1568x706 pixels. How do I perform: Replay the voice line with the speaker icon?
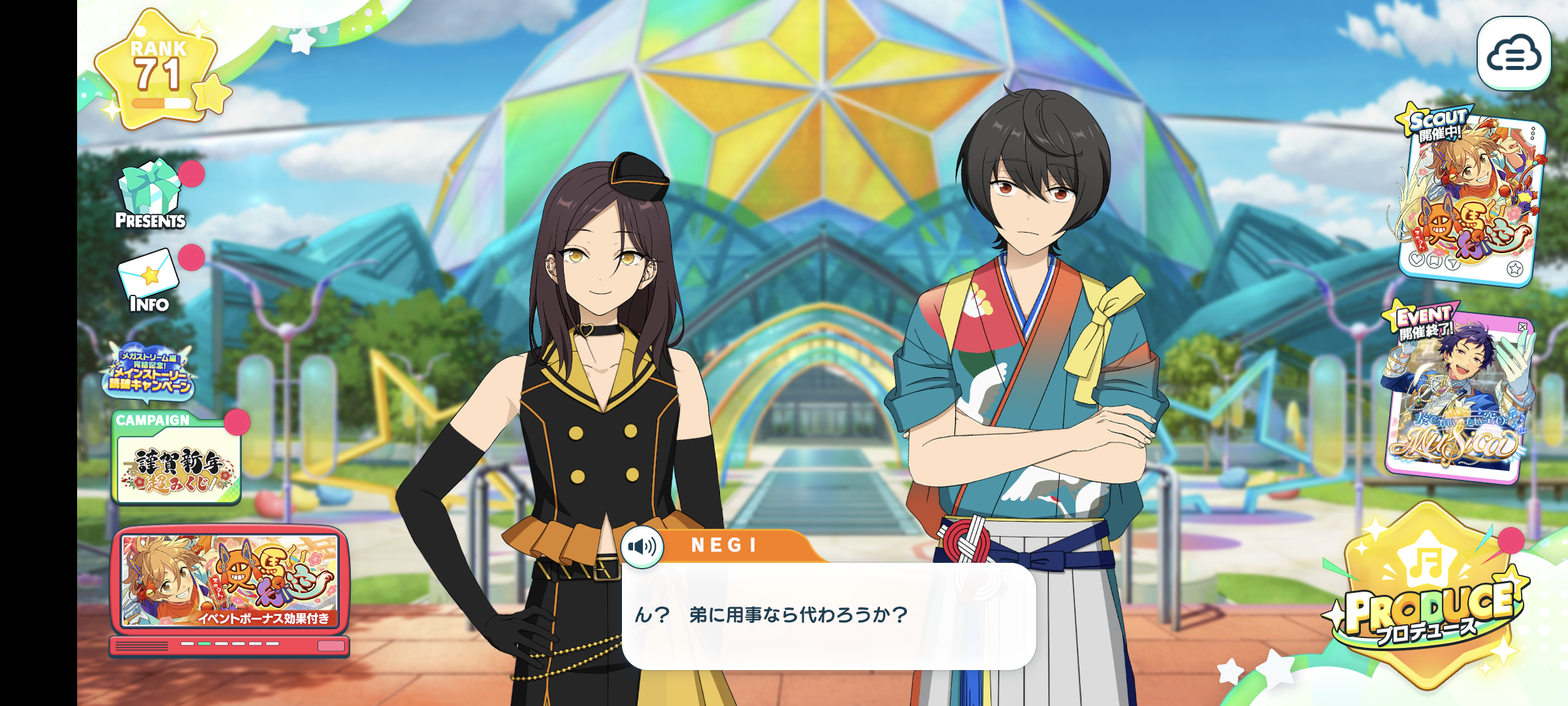click(642, 546)
